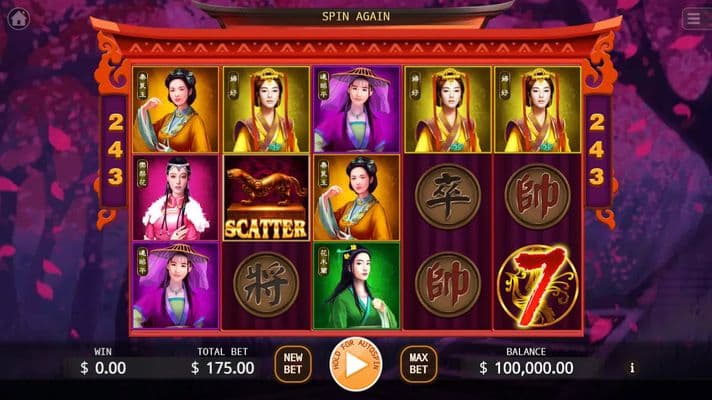Show the game info page
712x400 pixels.
click(x=632, y=368)
